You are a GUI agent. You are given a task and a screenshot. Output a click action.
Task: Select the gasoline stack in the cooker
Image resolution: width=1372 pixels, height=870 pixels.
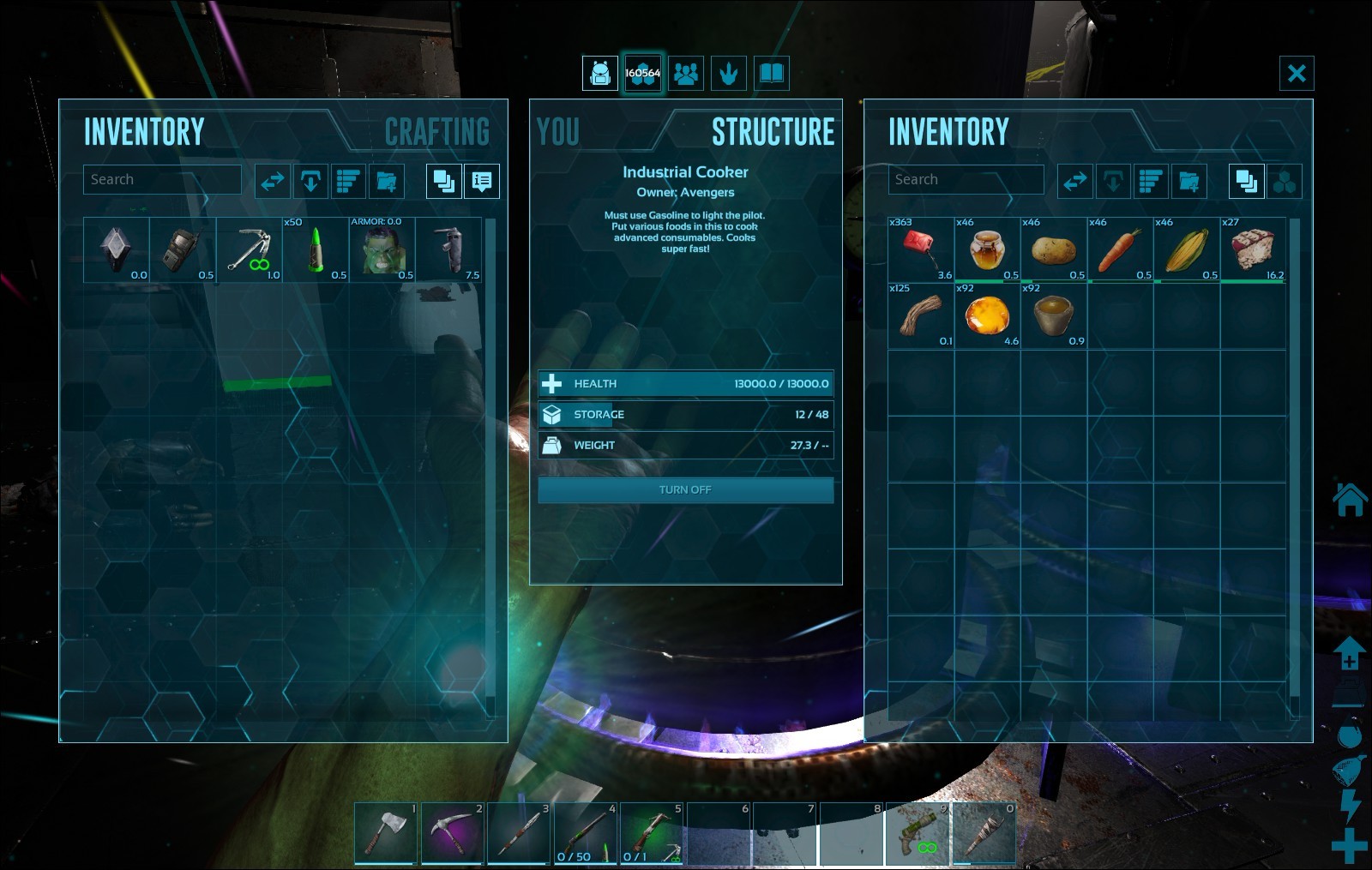pyautogui.click(x=921, y=249)
